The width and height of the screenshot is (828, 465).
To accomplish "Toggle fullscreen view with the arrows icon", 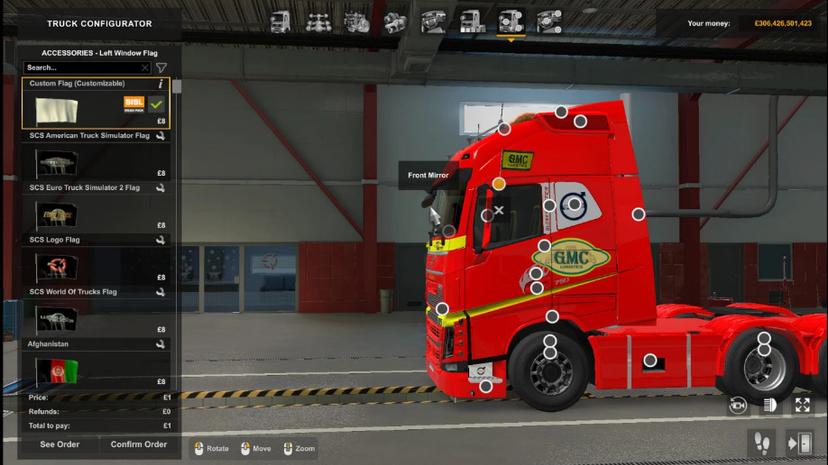I will click(802, 405).
